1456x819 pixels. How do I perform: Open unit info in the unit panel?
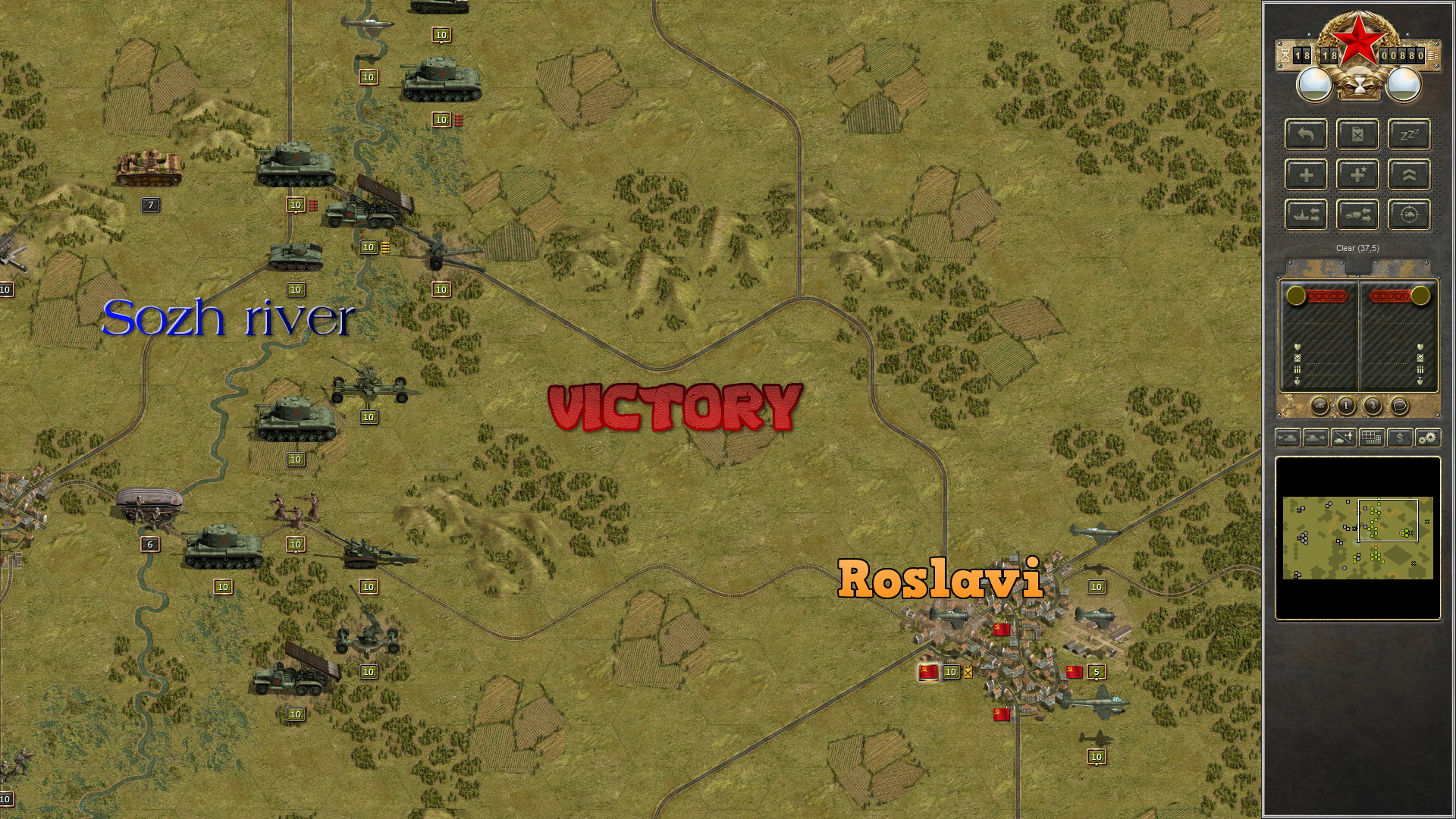coord(1345,406)
